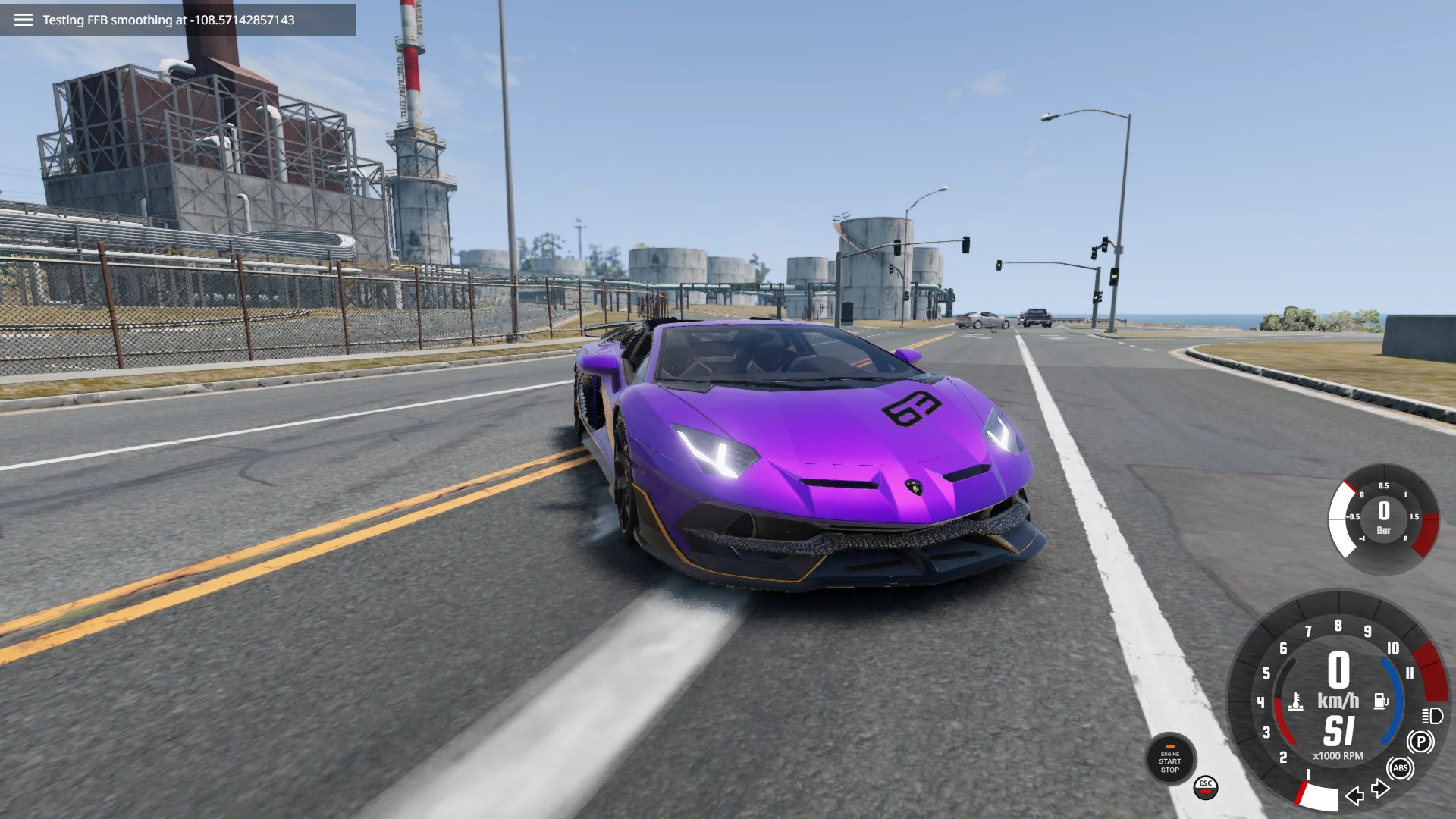
Task: Toggle the ESC stability control button
Action: pos(1206,789)
